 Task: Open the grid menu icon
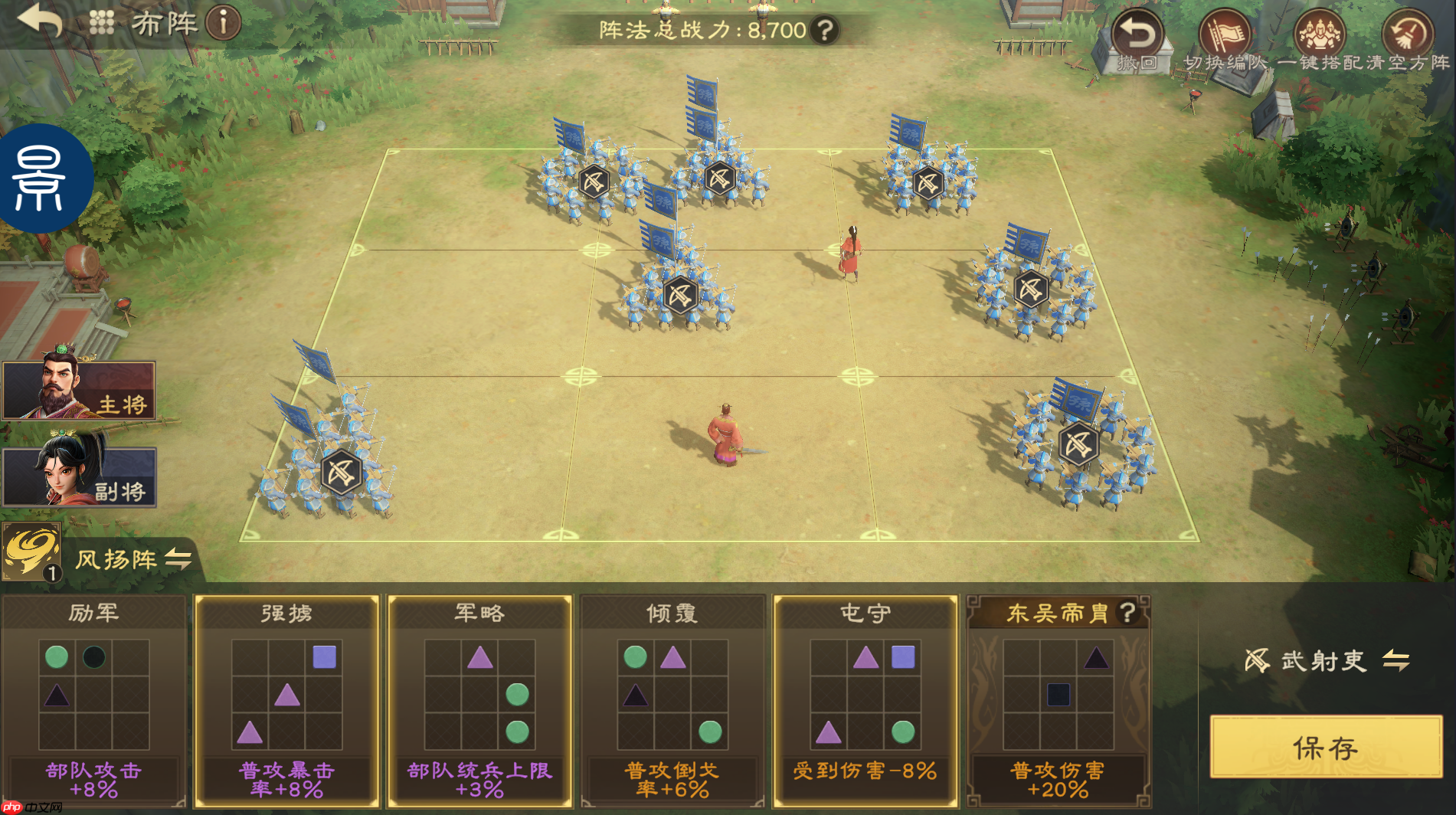click(101, 22)
